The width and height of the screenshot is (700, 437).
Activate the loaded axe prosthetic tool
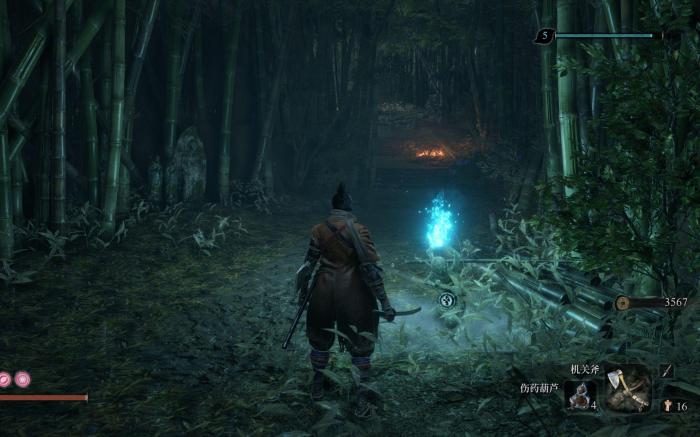click(628, 388)
